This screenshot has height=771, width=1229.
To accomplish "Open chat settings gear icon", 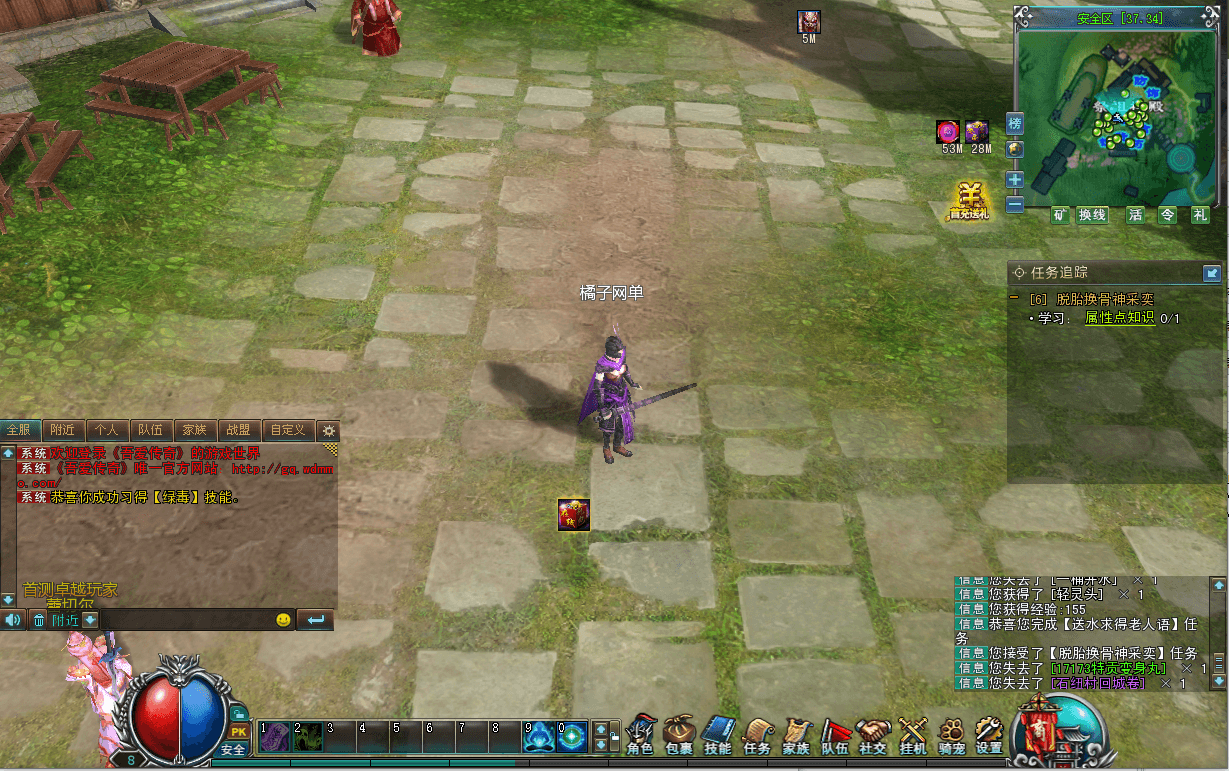I will coord(328,431).
